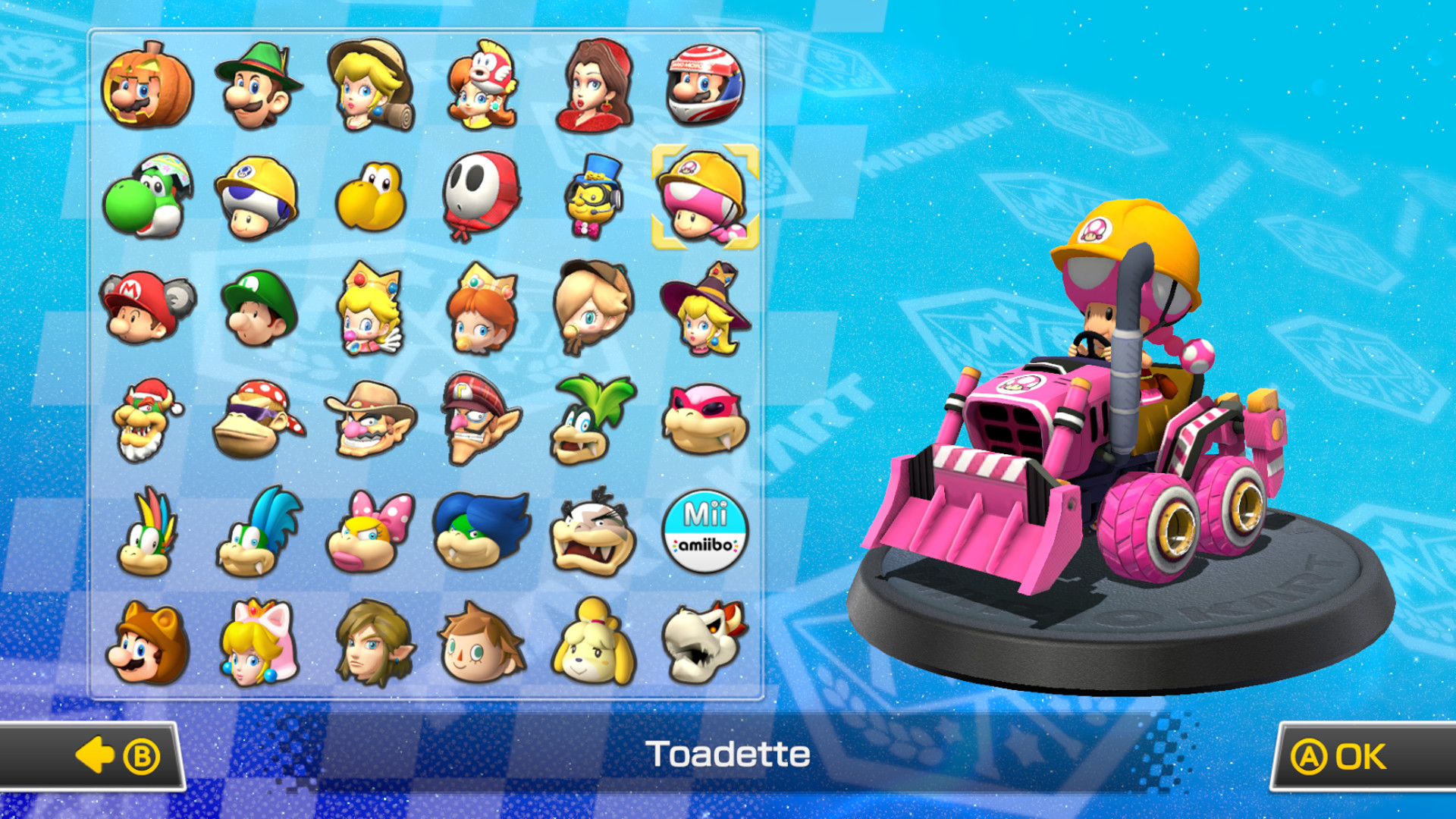Open the Mii amiibo selection

[704, 531]
